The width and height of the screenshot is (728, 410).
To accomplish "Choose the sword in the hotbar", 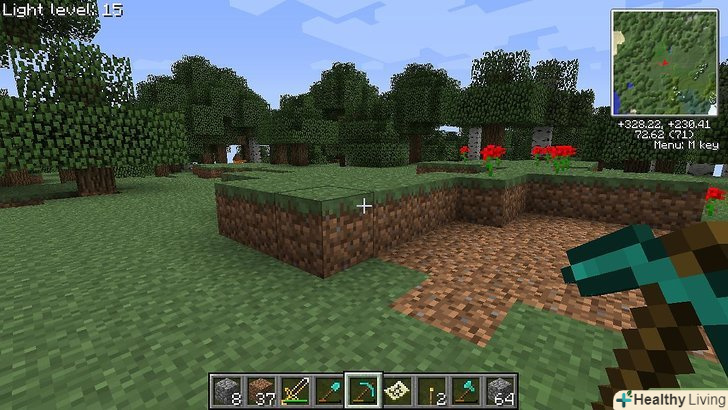I will pos(294,390).
